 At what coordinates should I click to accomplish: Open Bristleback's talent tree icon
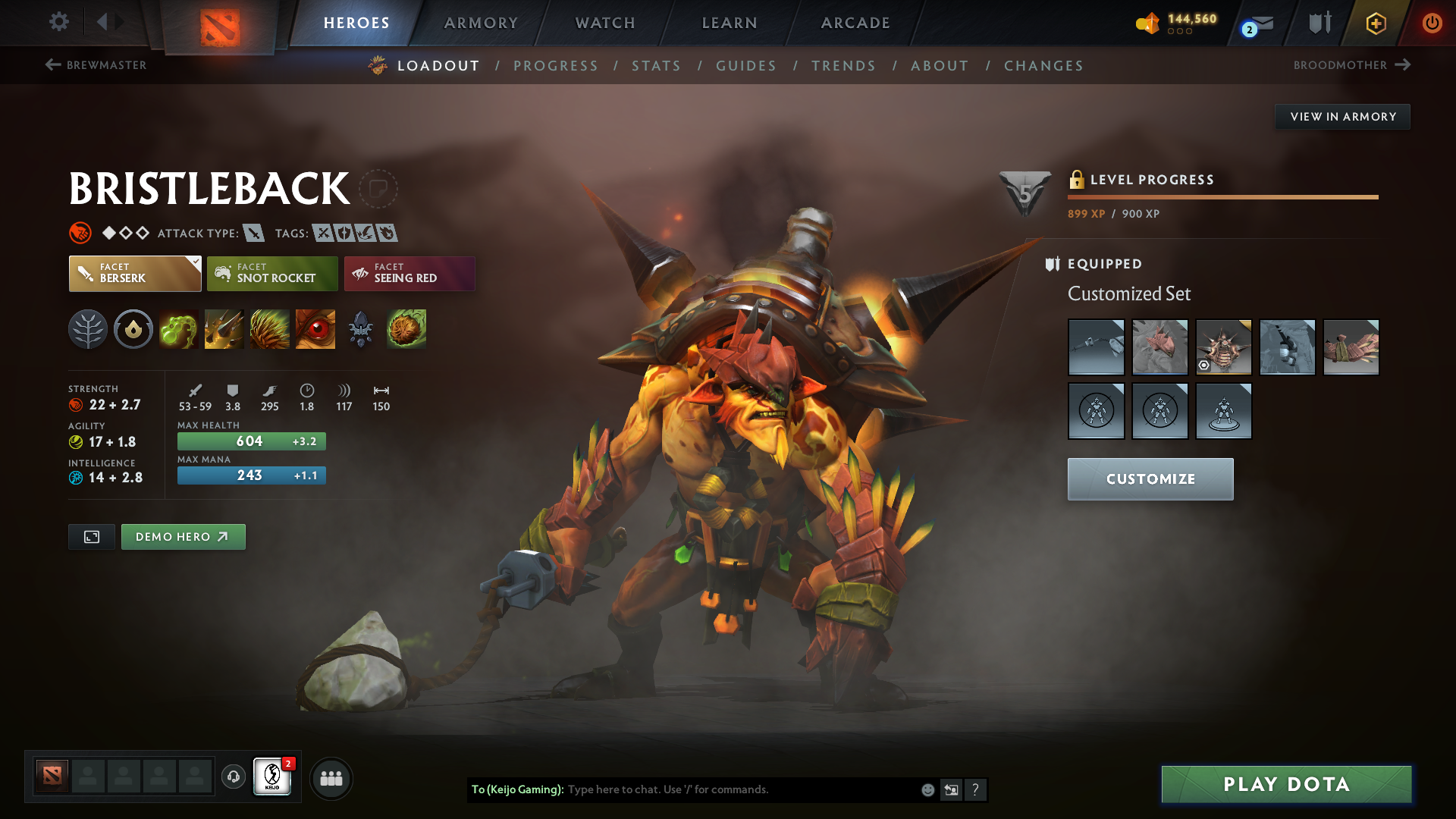(87, 329)
